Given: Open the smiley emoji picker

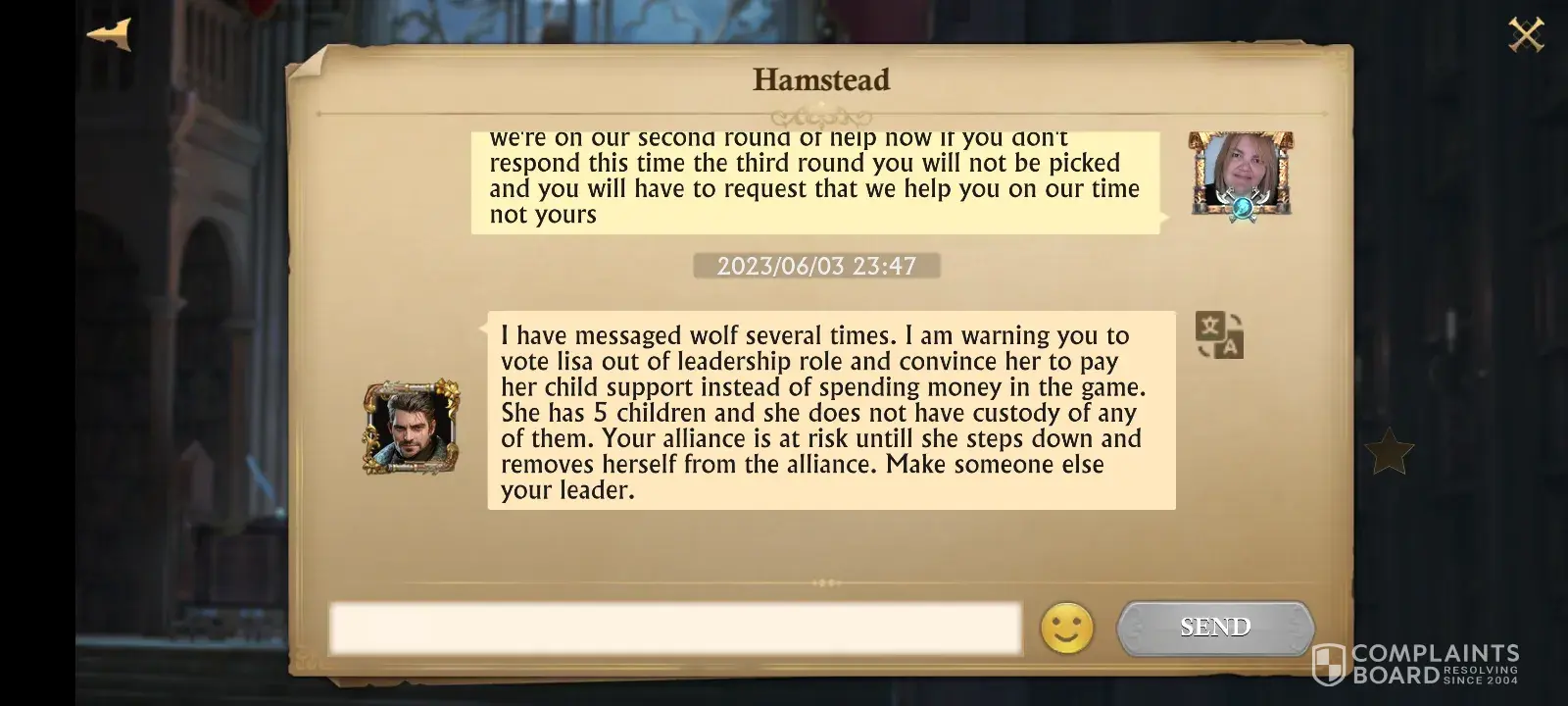Looking at the screenshot, I should click(1066, 629).
